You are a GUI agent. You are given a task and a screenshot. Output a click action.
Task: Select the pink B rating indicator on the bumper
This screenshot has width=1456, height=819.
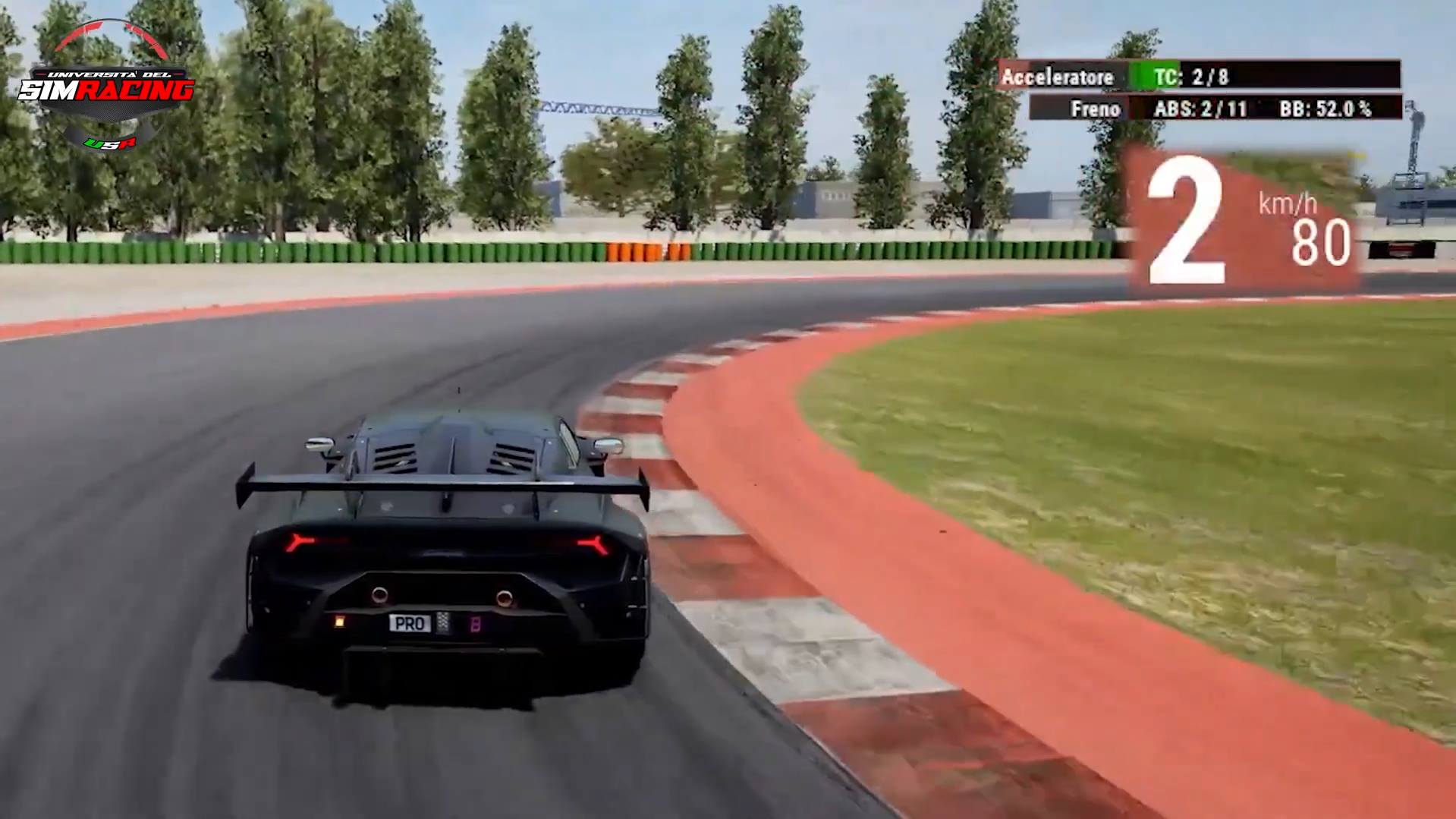[x=476, y=624]
